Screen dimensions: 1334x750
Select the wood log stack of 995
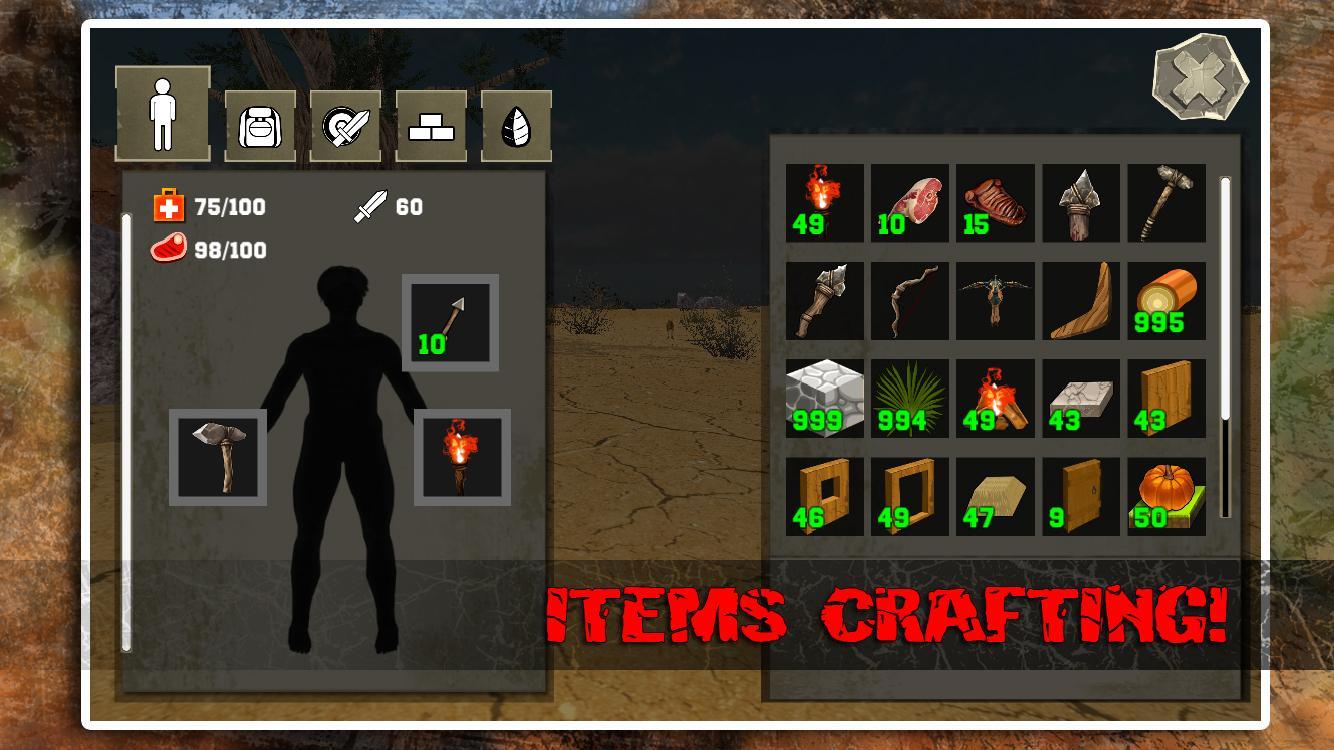[1165, 301]
